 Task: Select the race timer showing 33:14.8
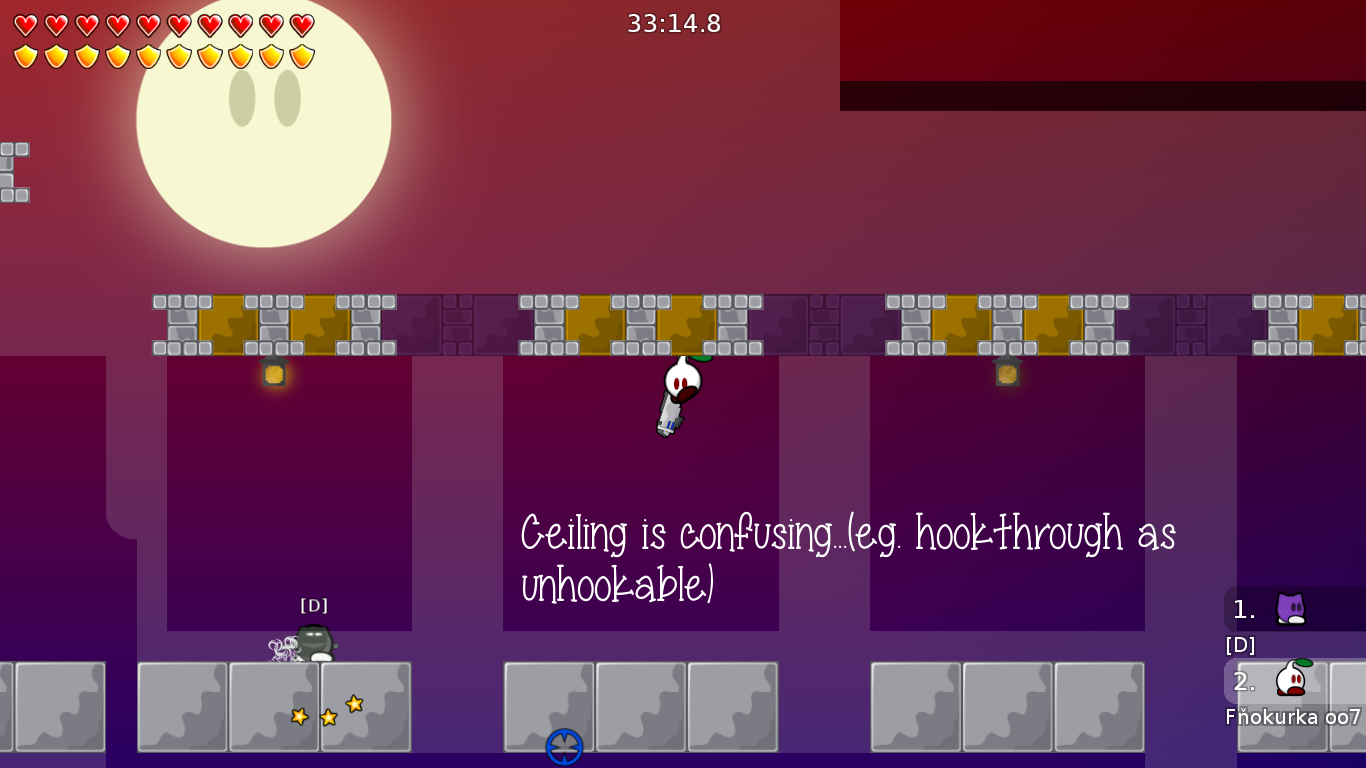pos(674,24)
